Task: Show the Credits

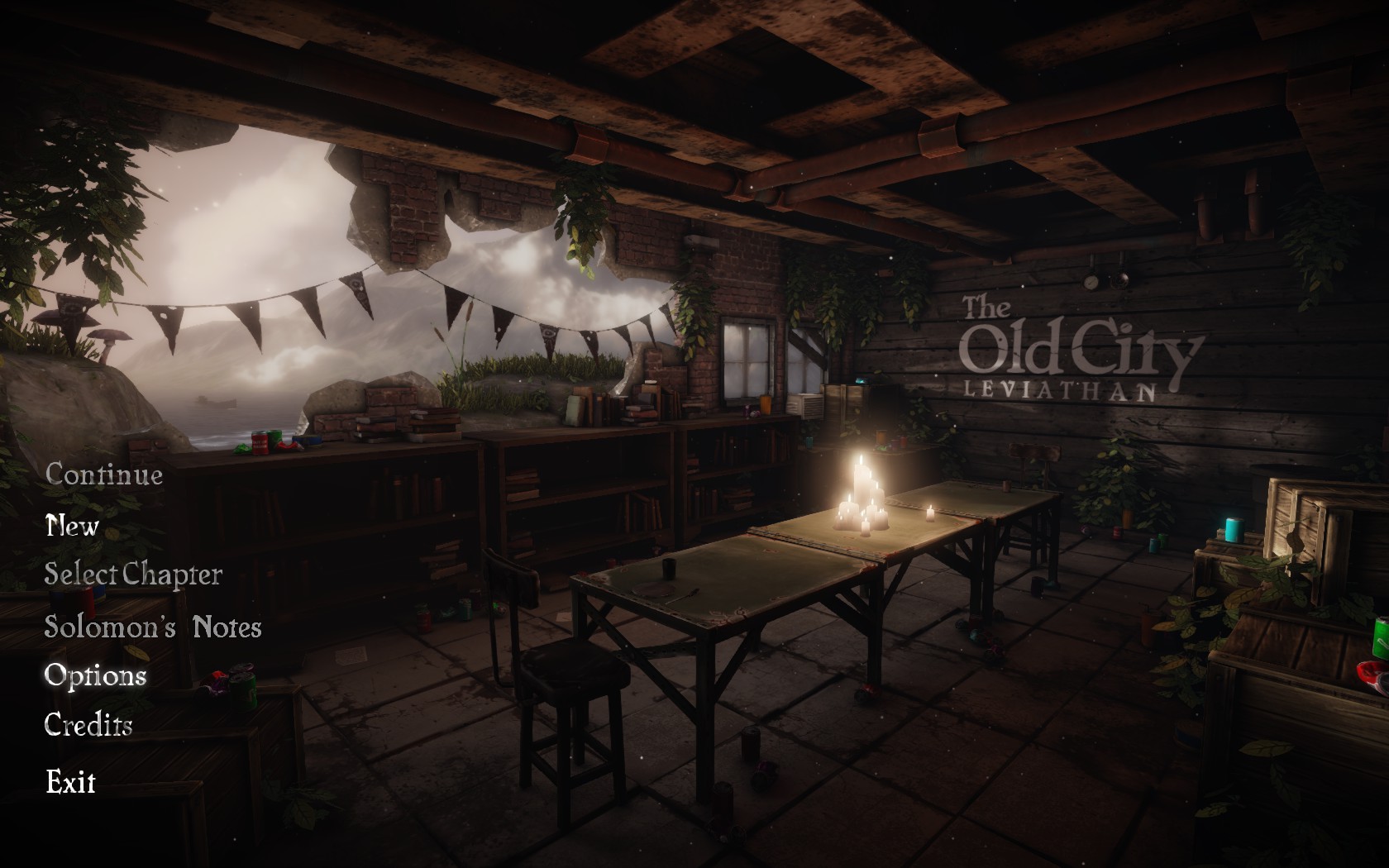Action: 88,725
